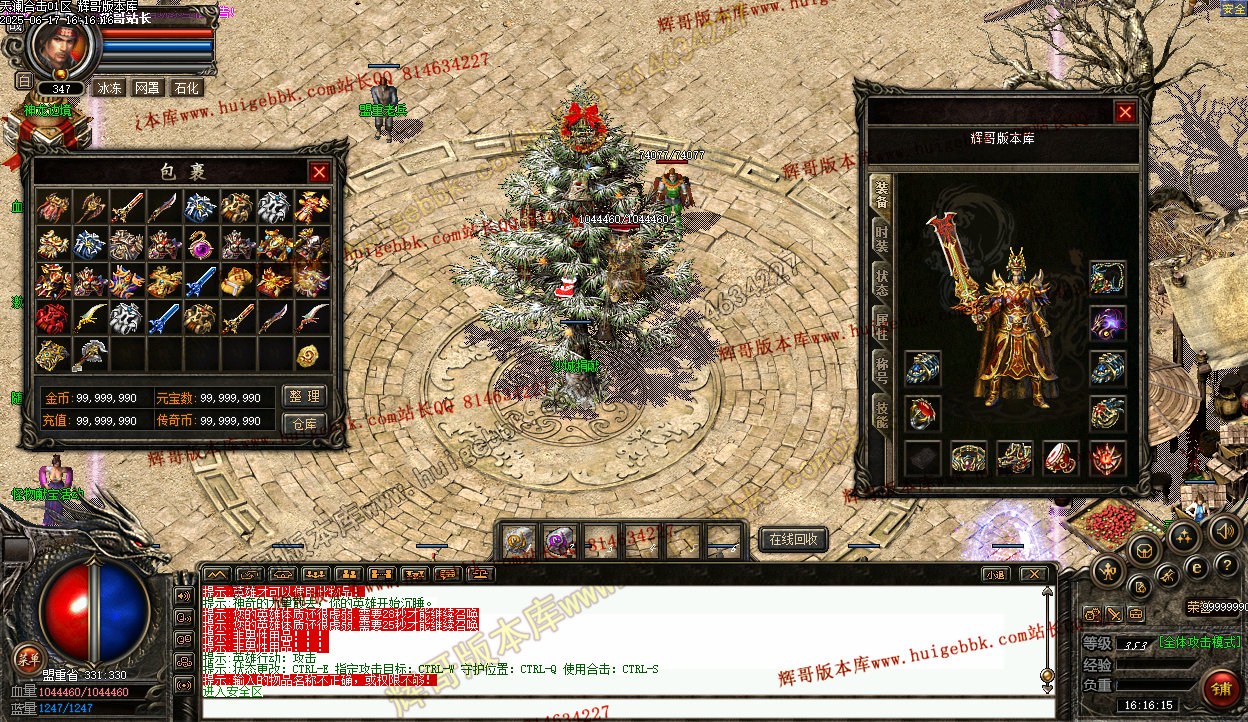
Task: Select the equipped purple dragon helmet slot
Action: click(x=1107, y=323)
